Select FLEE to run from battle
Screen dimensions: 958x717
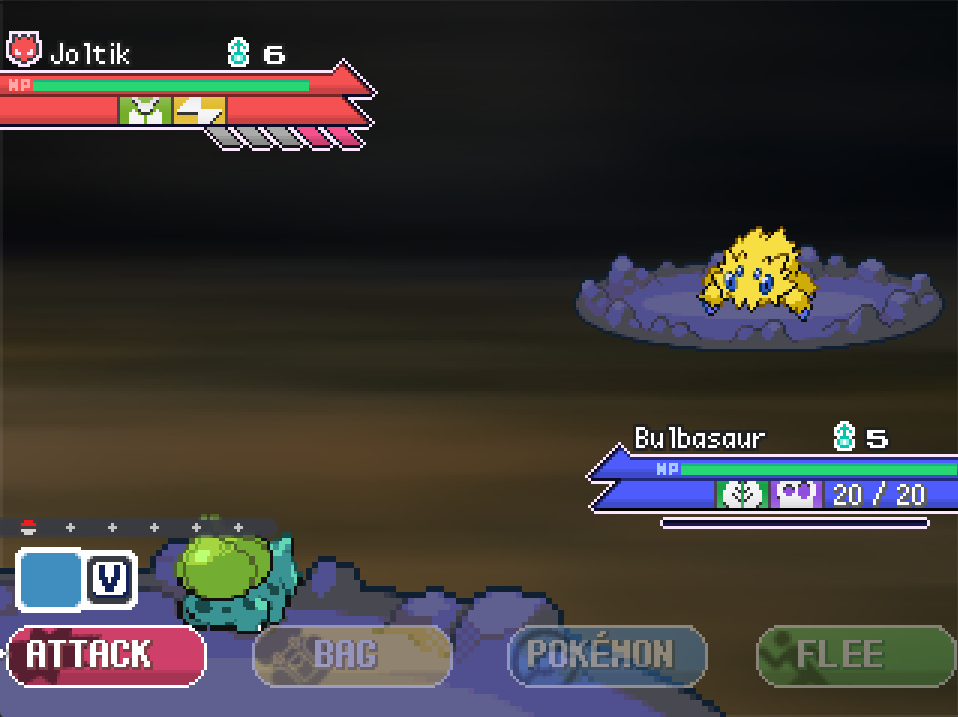coord(855,655)
